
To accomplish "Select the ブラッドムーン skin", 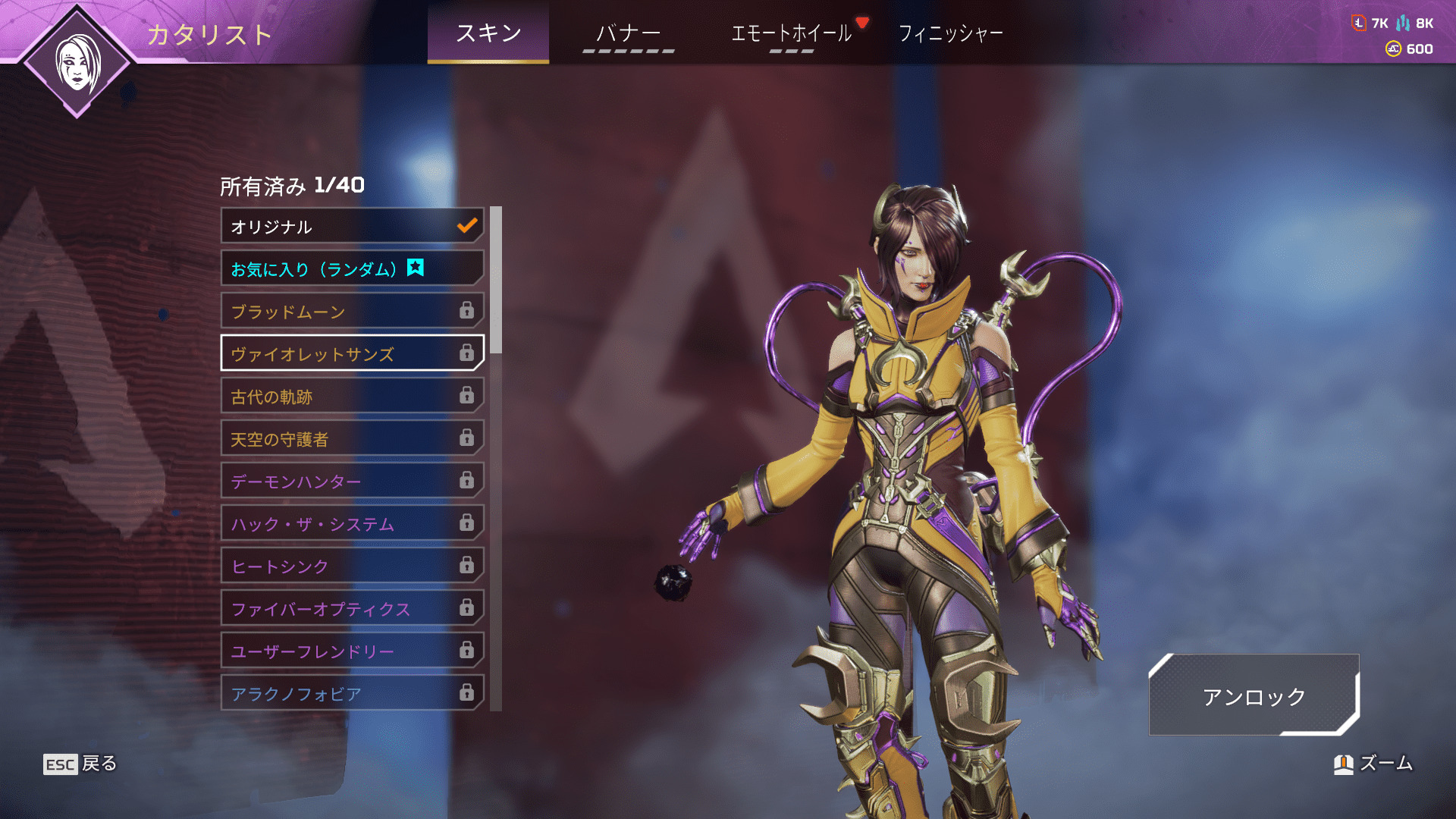I will click(352, 311).
